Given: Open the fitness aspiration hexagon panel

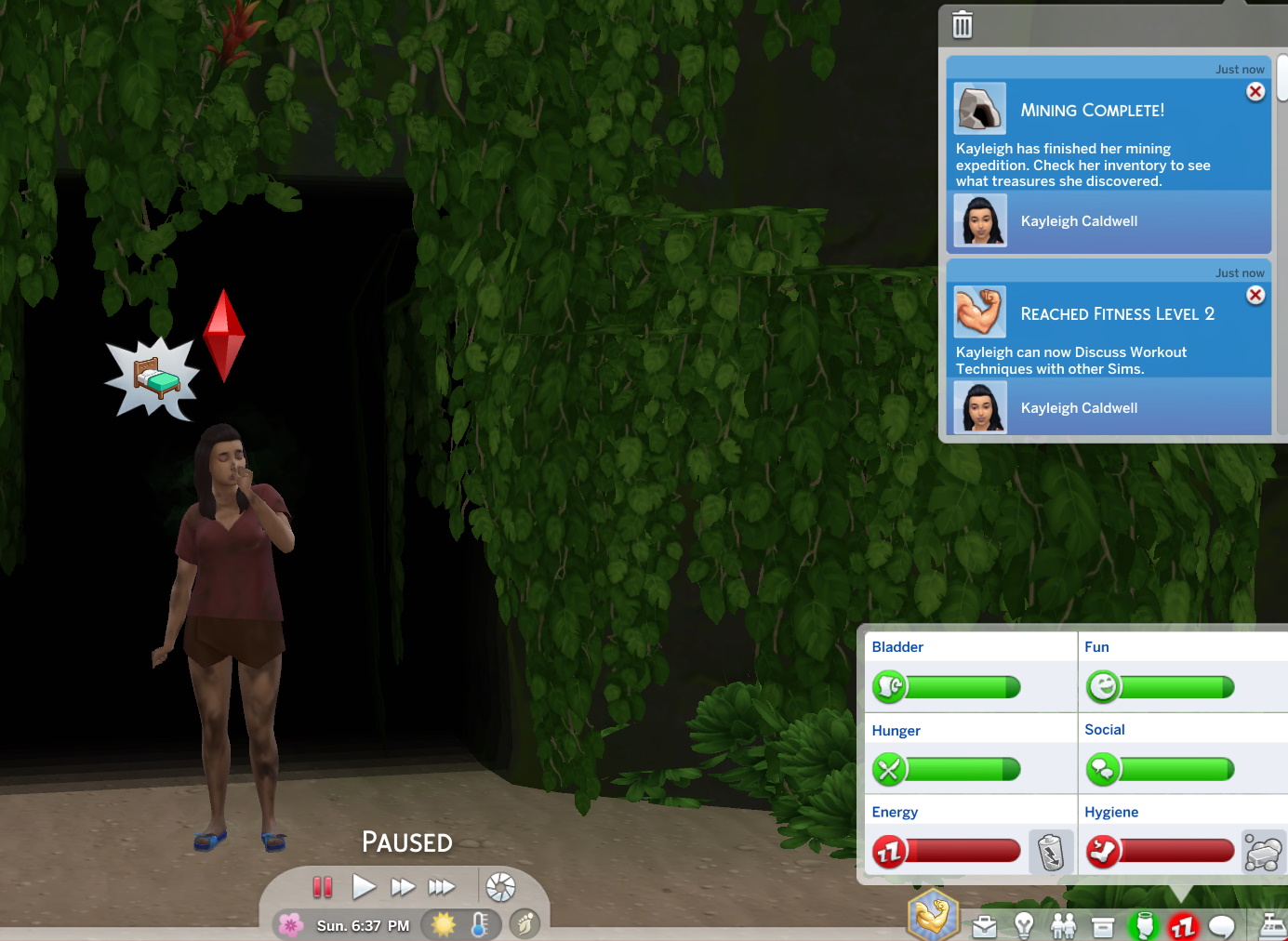Looking at the screenshot, I should [933, 916].
